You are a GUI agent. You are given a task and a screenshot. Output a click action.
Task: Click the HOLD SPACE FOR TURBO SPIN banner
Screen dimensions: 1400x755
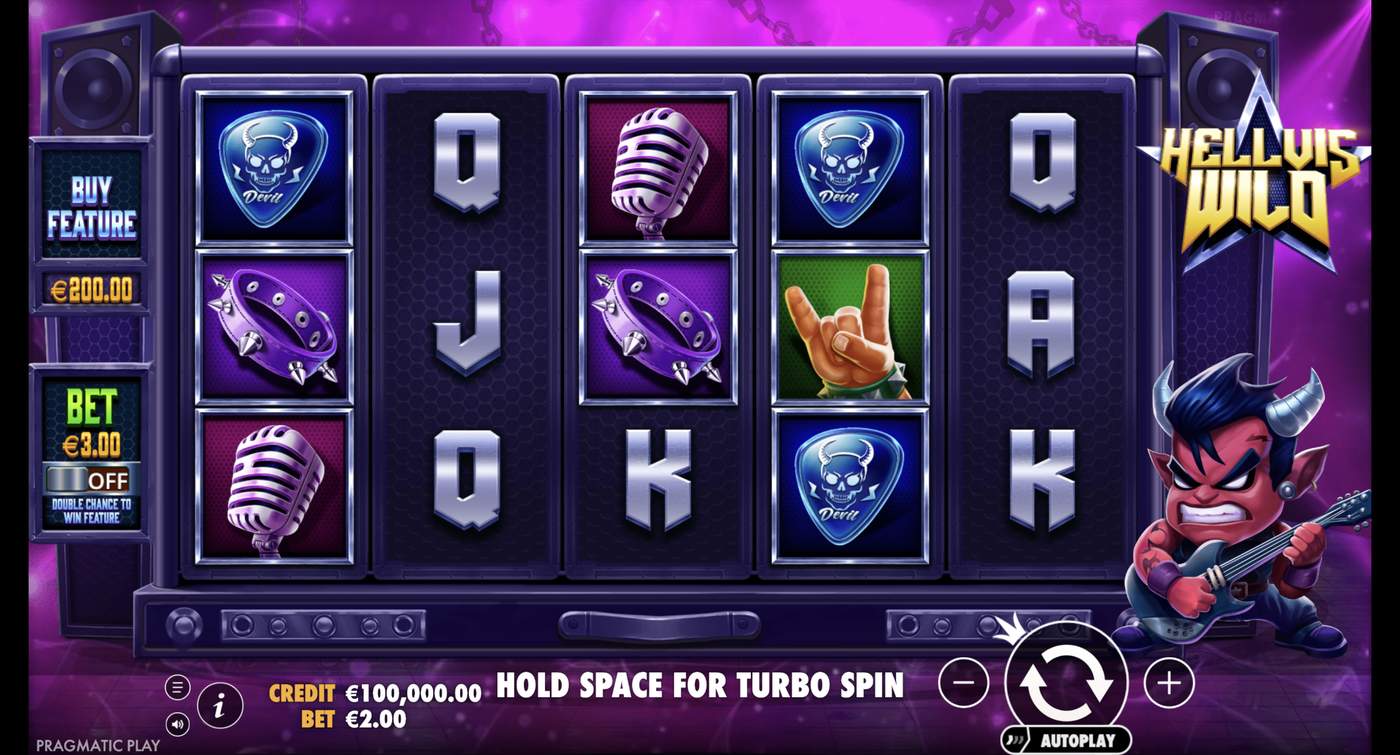[700, 686]
